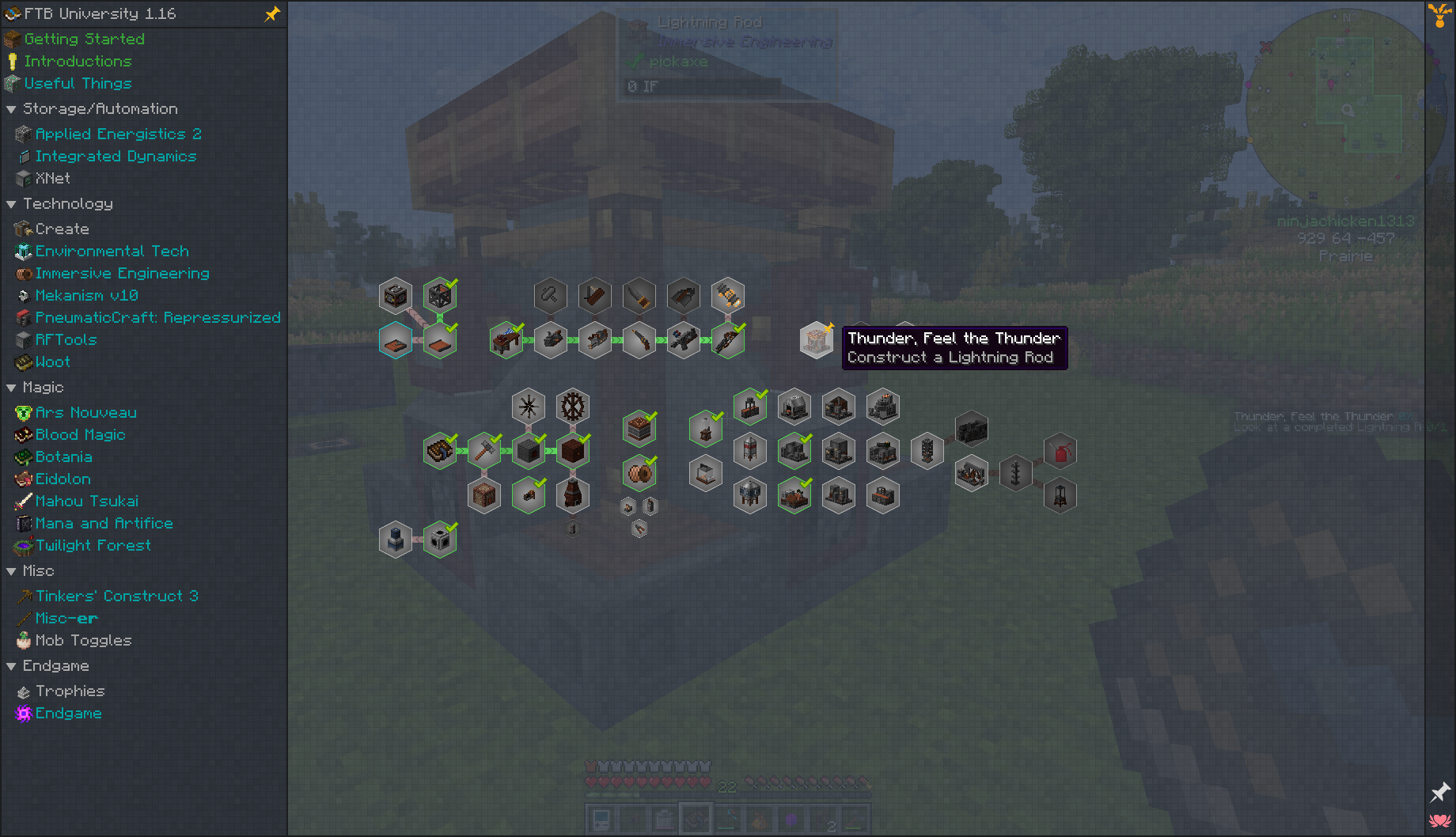The width and height of the screenshot is (1456, 837).
Task: Open the Getting Started page
Action: click(84, 38)
